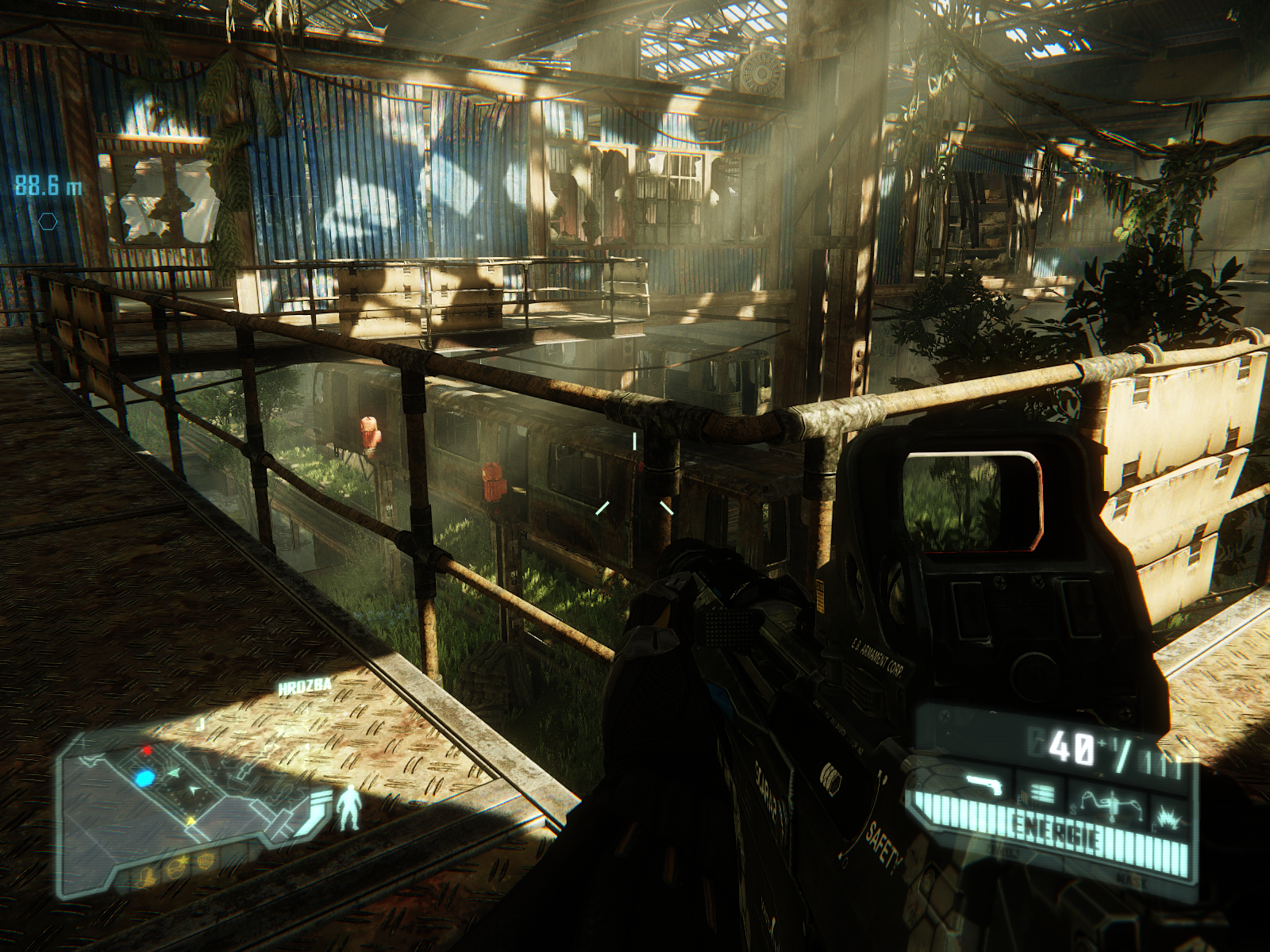Select the pistol weapon icon
The width and height of the screenshot is (1270, 952).
986,787
